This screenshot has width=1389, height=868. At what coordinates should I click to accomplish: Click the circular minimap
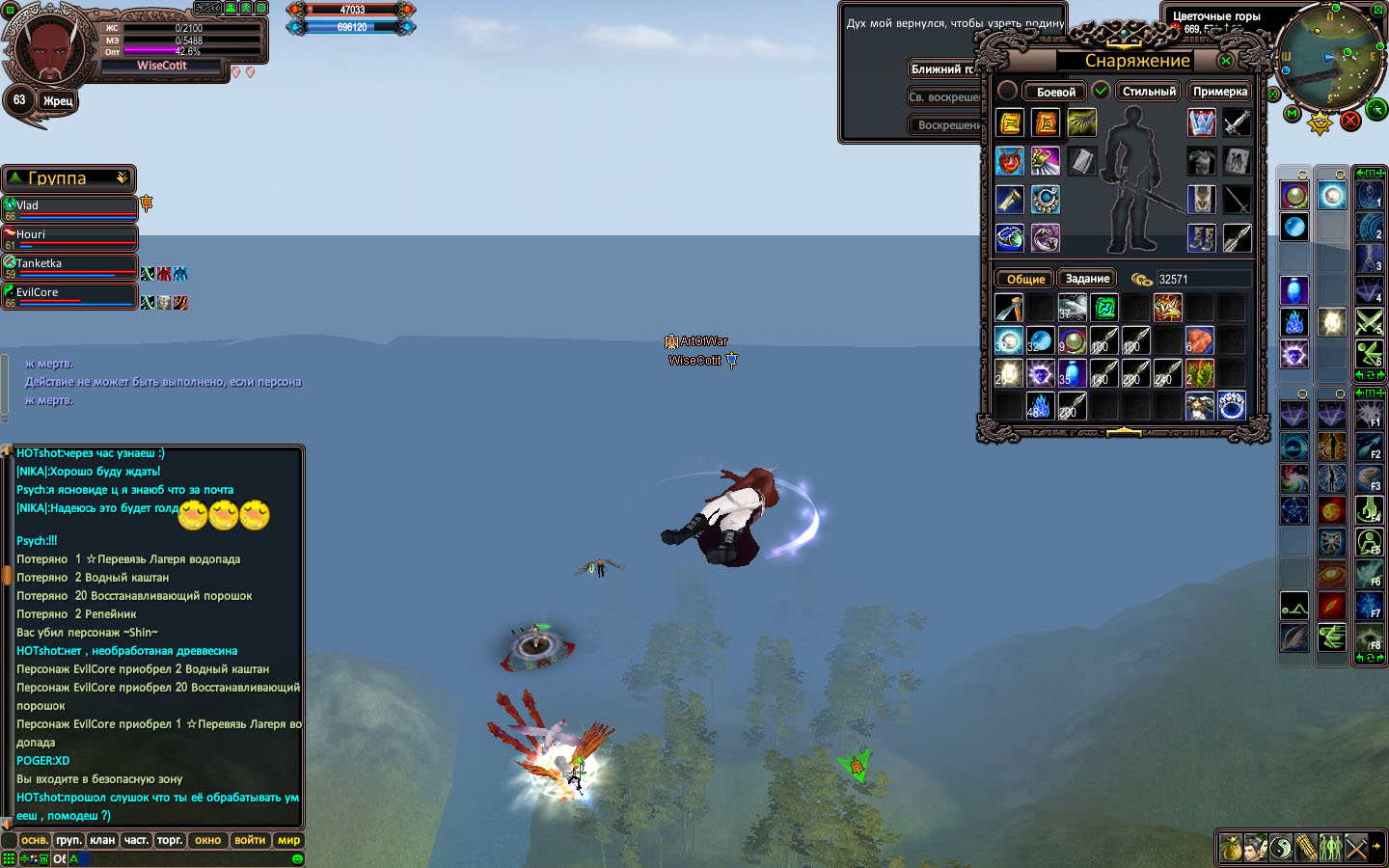pos(1331,56)
